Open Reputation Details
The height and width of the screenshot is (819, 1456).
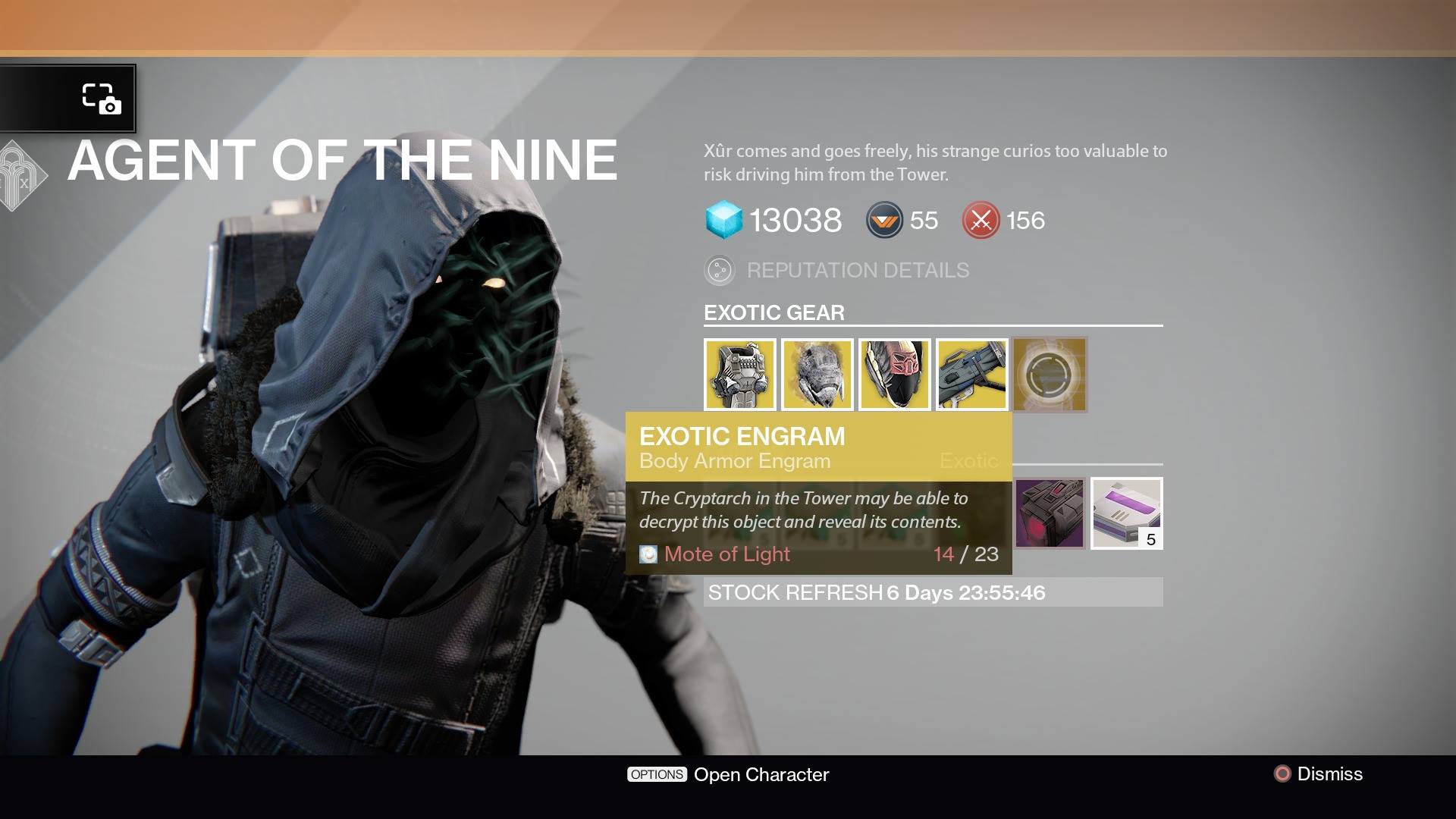click(858, 270)
